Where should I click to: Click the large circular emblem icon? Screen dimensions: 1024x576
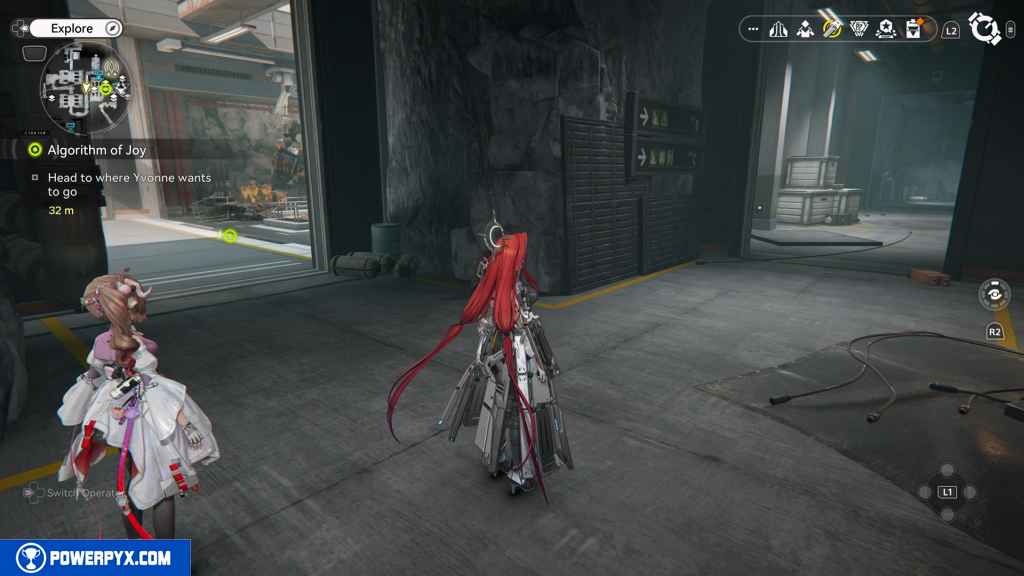pyautogui.click(x=984, y=29)
